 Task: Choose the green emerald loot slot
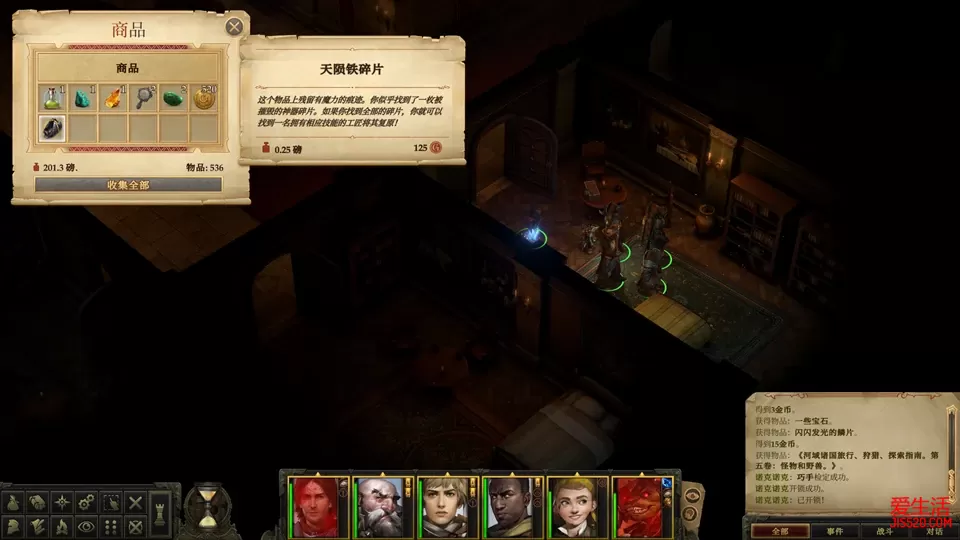click(x=174, y=98)
